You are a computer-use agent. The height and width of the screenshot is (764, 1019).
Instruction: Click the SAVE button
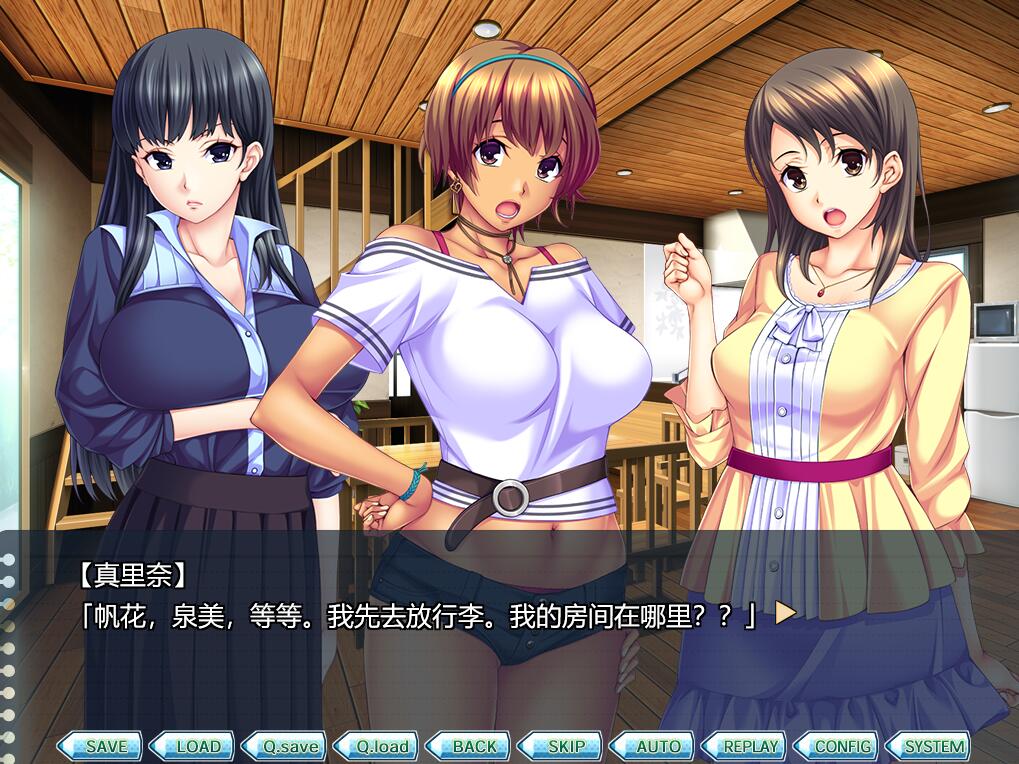click(99, 746)
